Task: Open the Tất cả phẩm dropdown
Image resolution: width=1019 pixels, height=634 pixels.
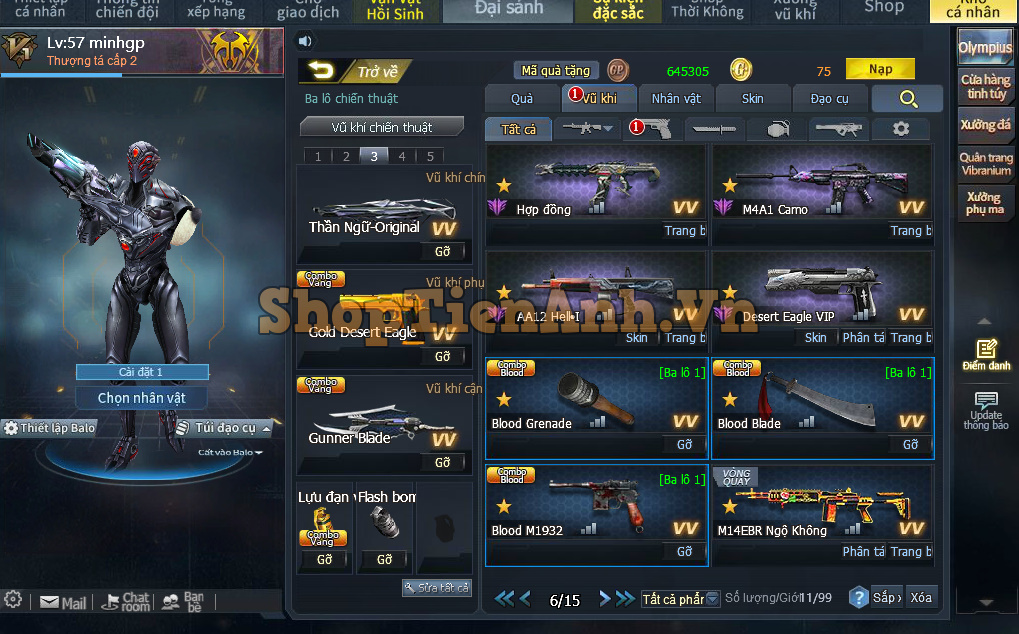Action: click(680, 599)
